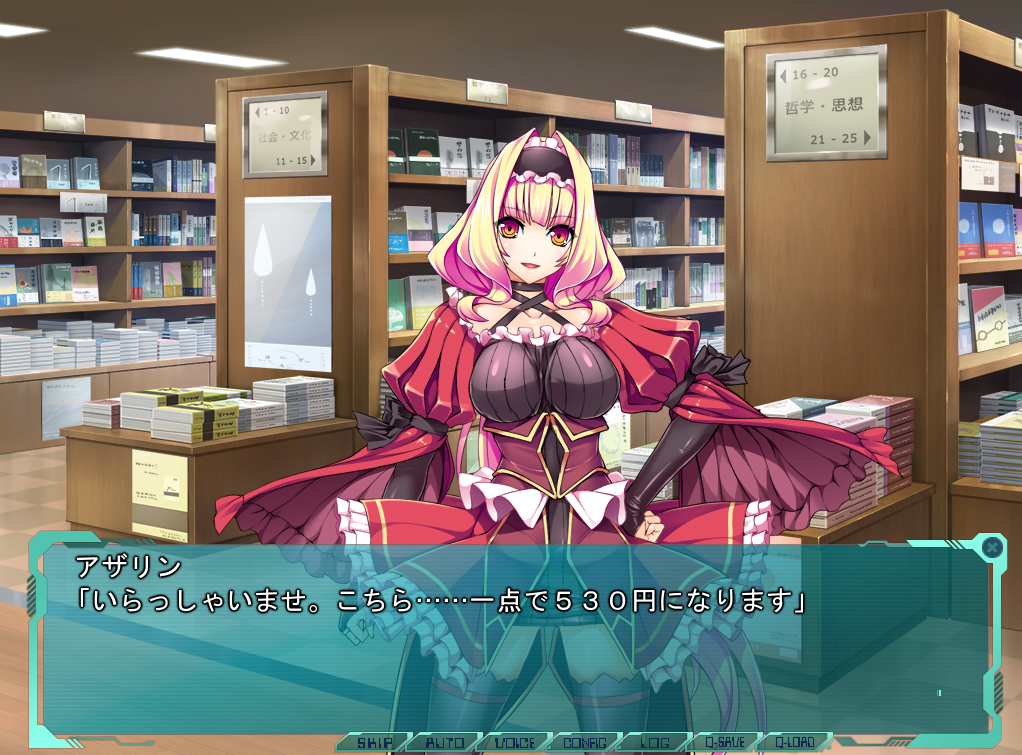The image size is (1022, 755).
Task: Hide the dialogue box with the X button
Action: (x=991, y=547)
